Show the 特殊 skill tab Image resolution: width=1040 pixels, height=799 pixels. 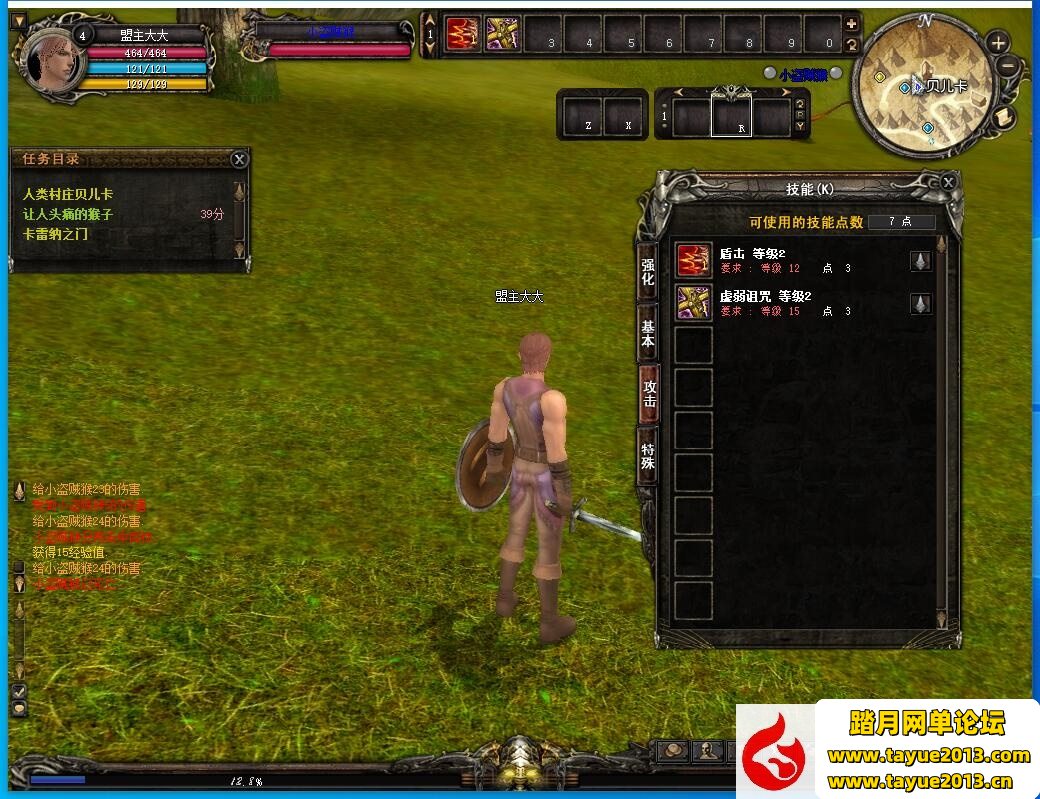[x=648, y=456]
